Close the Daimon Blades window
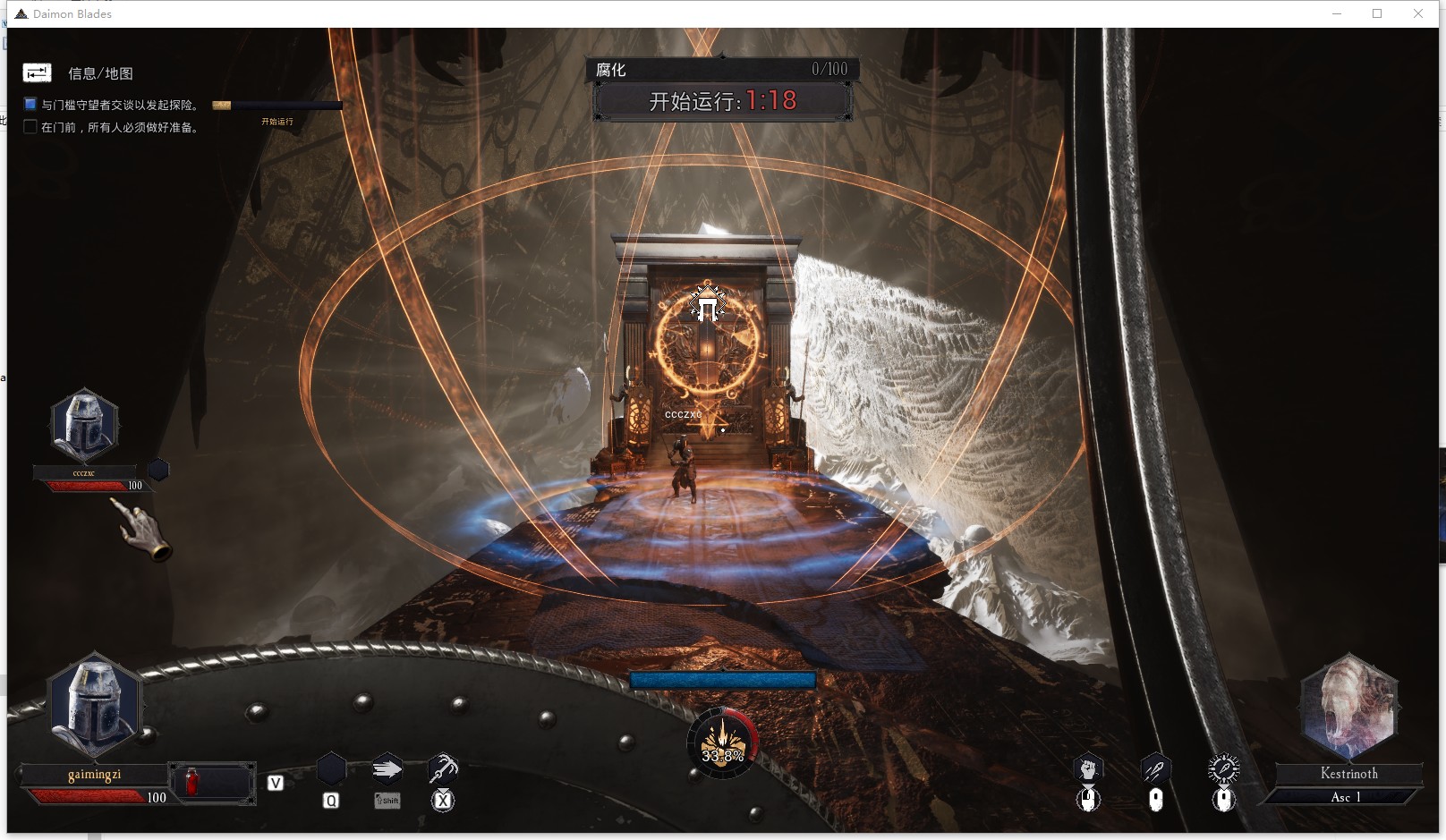Image resolution: width=1446 pixels, height=840 pixels. coord(1418,13)
